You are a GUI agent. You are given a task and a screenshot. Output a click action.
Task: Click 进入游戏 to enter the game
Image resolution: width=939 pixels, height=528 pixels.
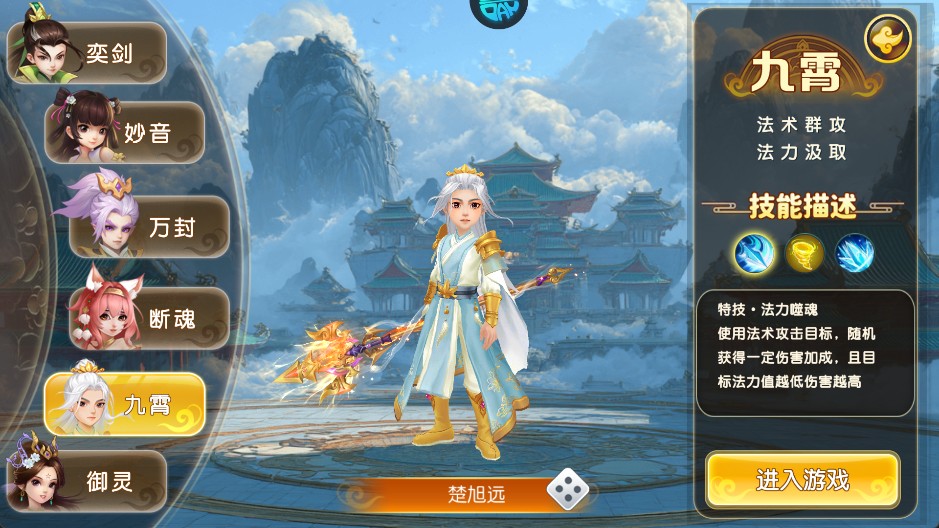point(802,480)
